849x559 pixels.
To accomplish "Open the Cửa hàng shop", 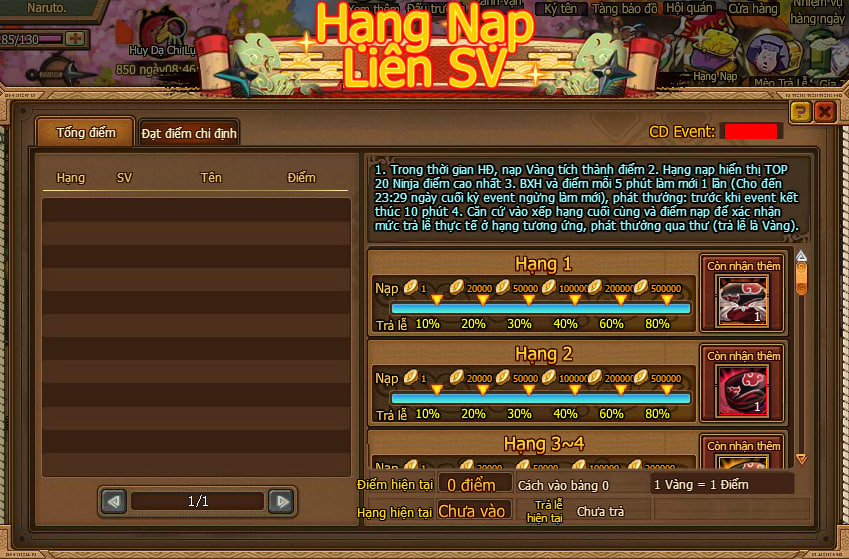I will click(753, 9).
